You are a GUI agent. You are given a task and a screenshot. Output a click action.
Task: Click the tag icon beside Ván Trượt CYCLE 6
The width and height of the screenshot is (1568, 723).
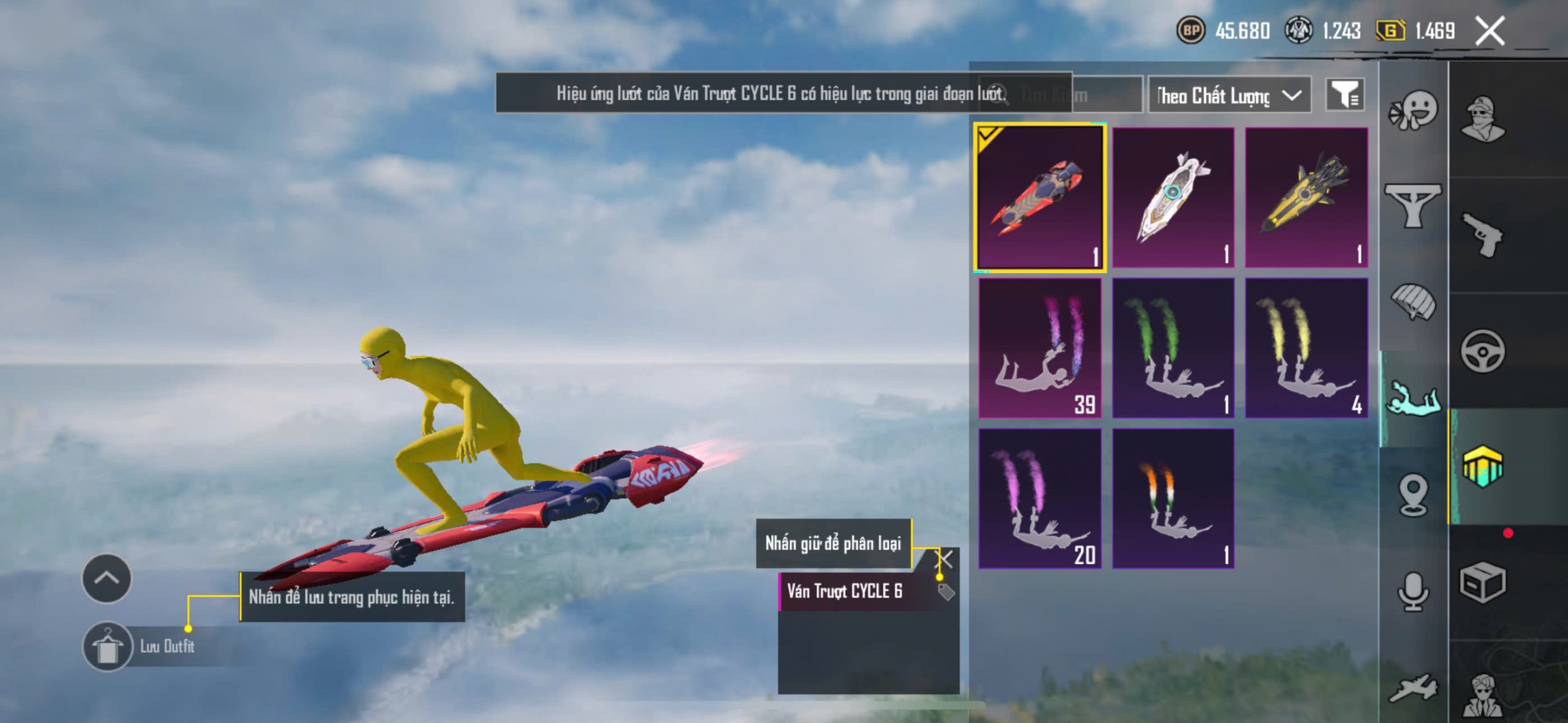(x=946, y=591)
